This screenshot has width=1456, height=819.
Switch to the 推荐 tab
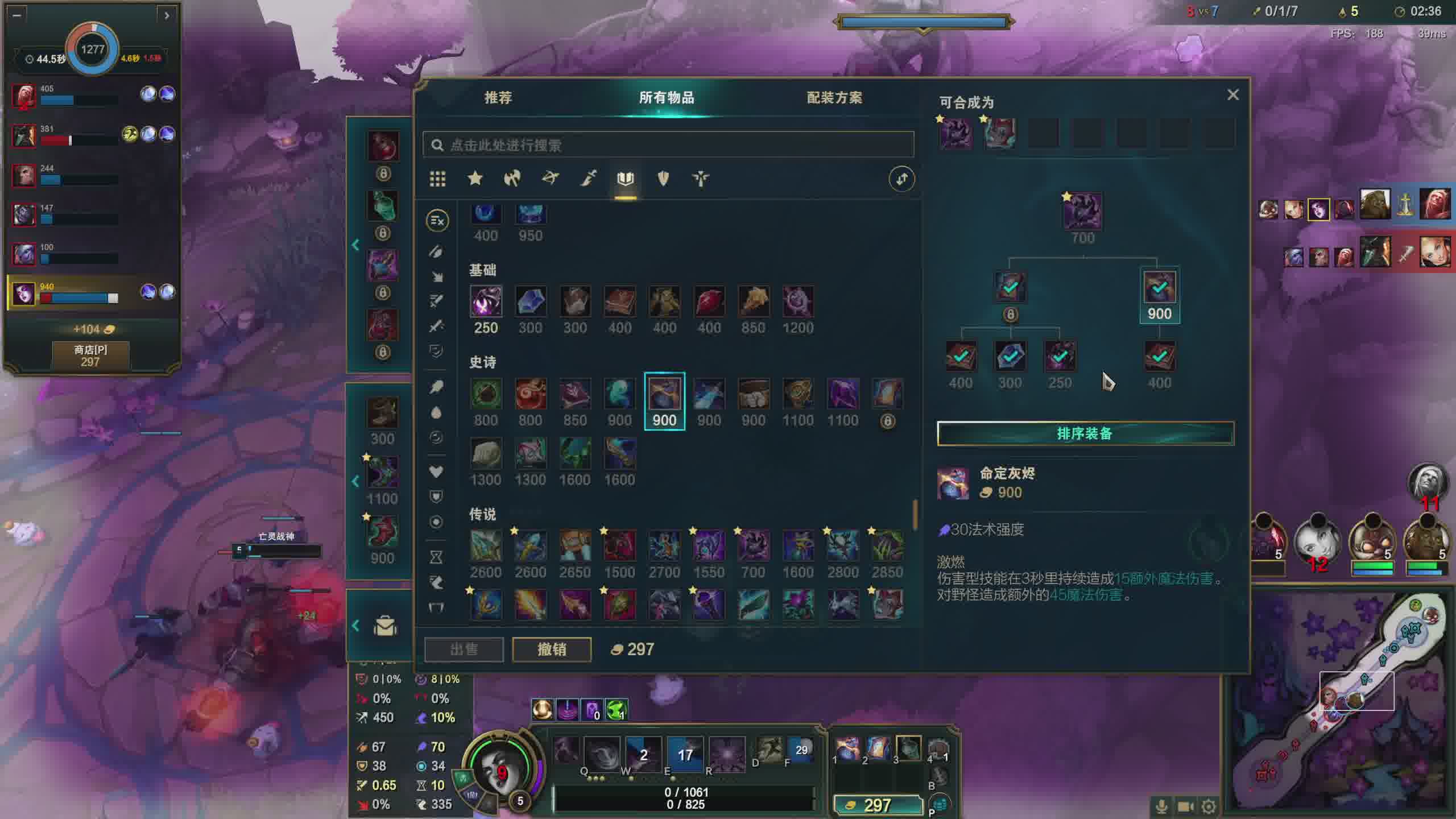pyautogui.click(x=498, y=98)
